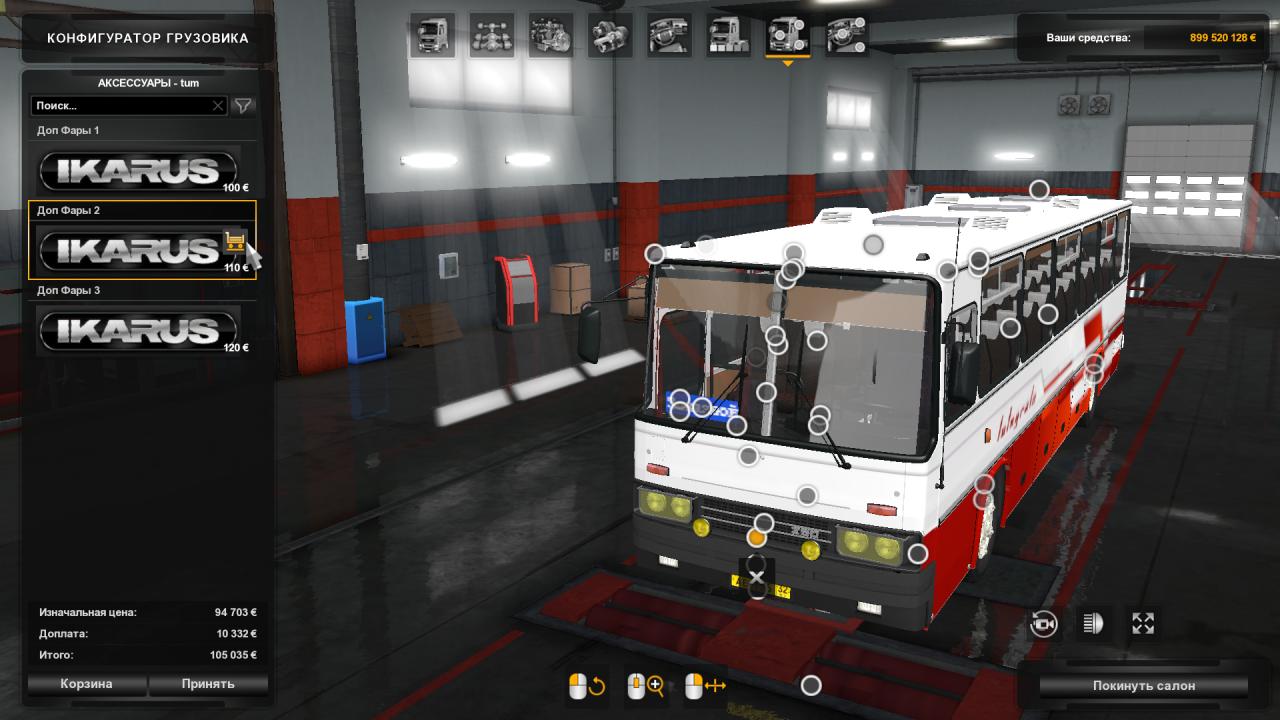Switch to the engine tab

click(551, 35)
